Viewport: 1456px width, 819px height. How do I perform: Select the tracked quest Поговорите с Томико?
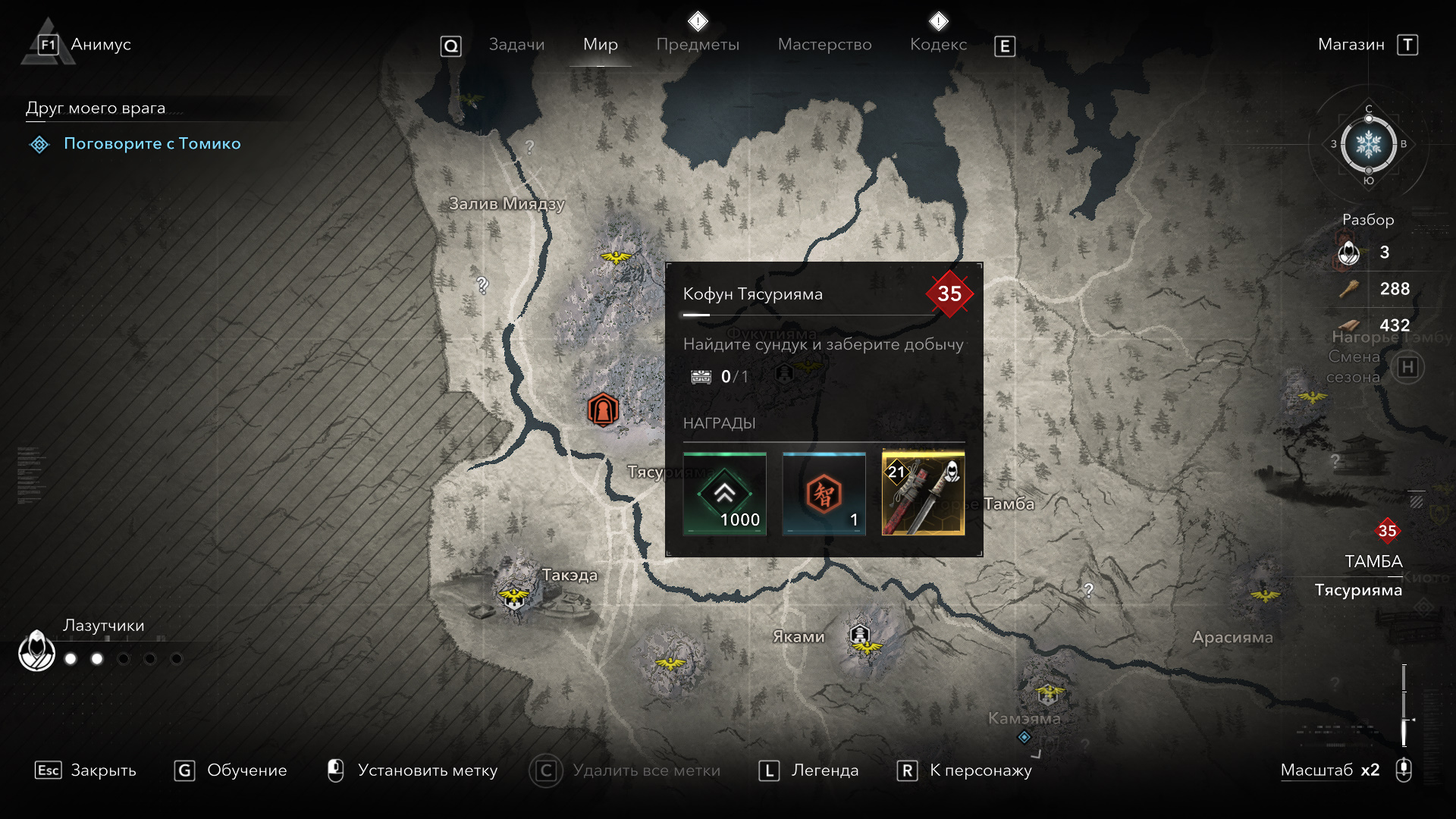(152, 143)
